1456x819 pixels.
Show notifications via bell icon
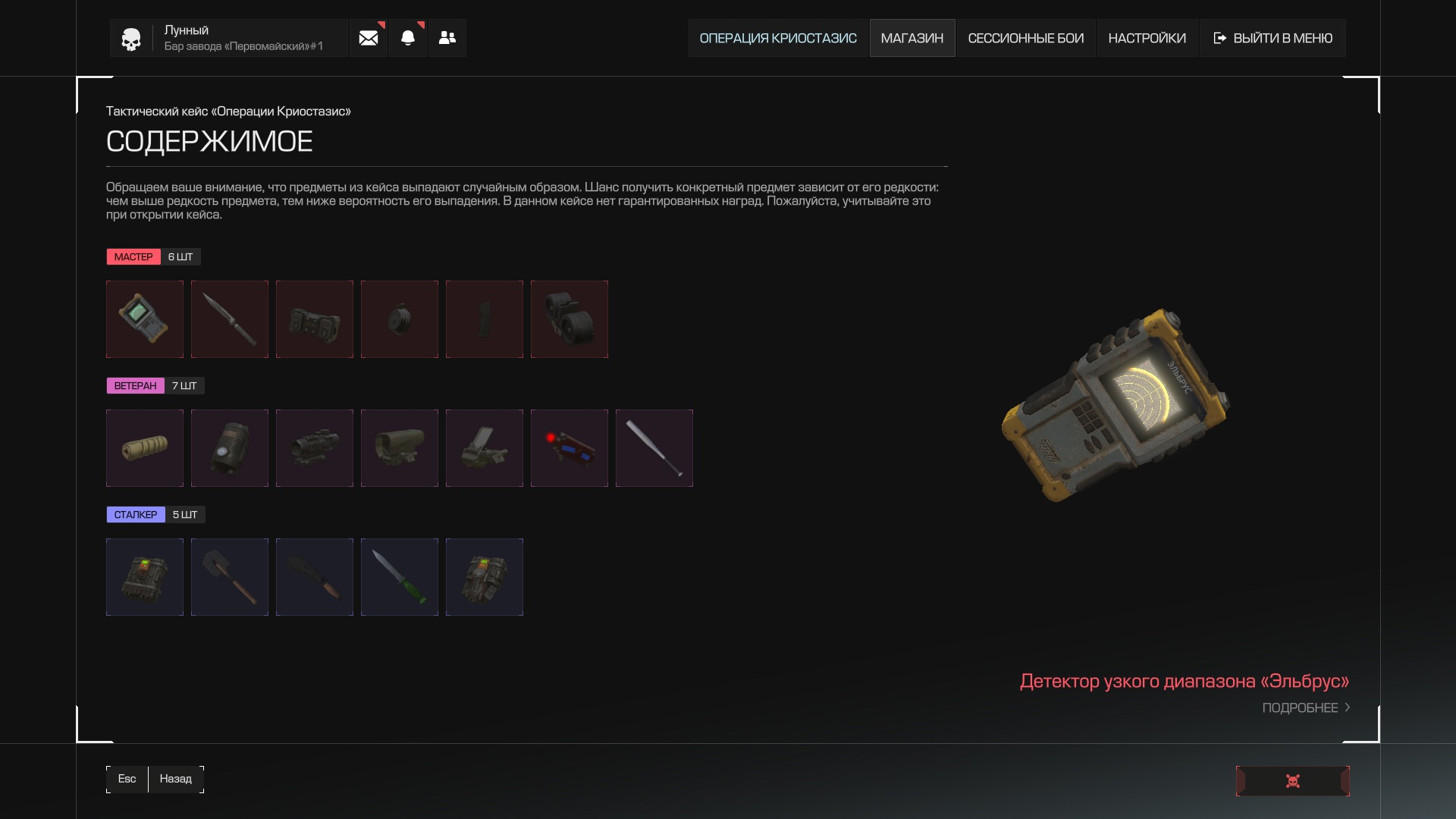(x=408, y=38)
